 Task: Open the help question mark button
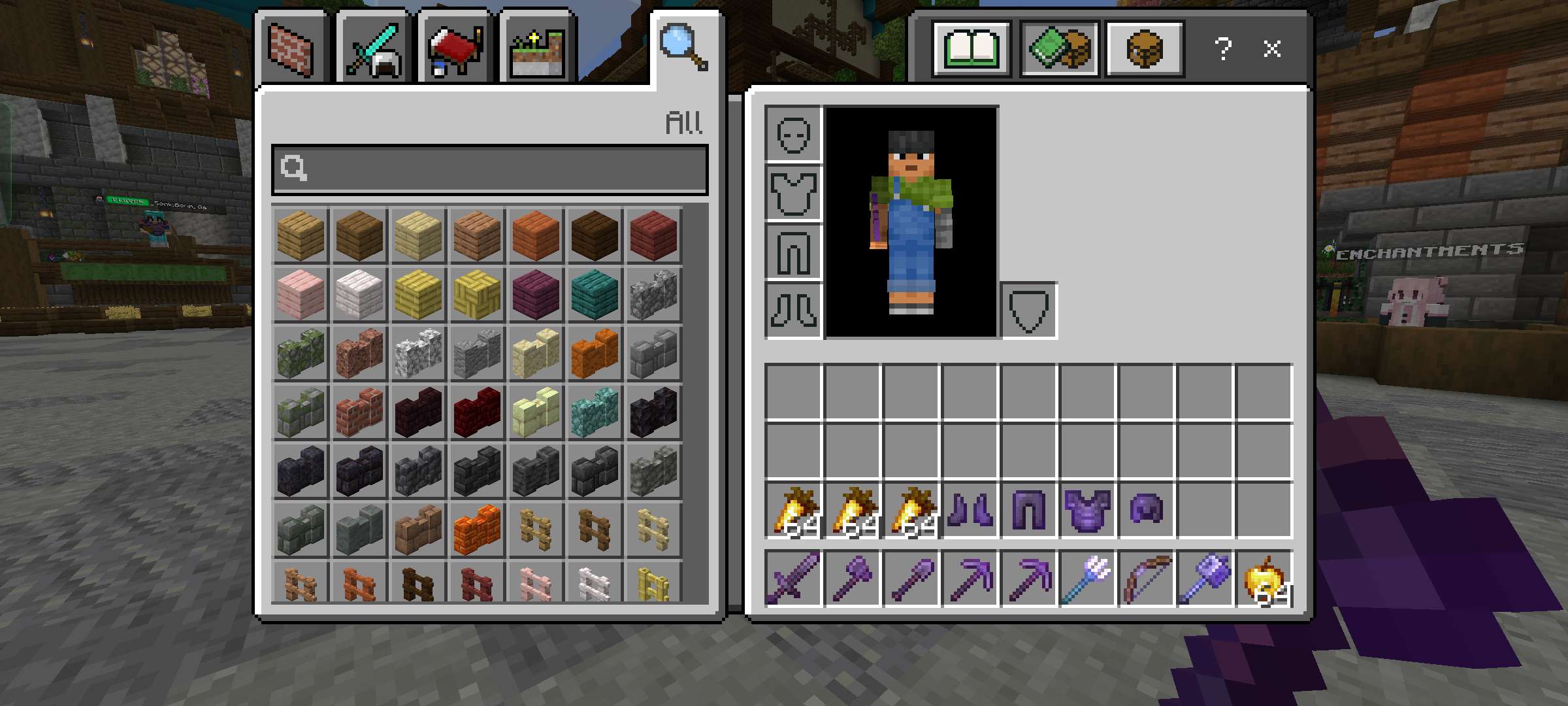(1223, 49)
